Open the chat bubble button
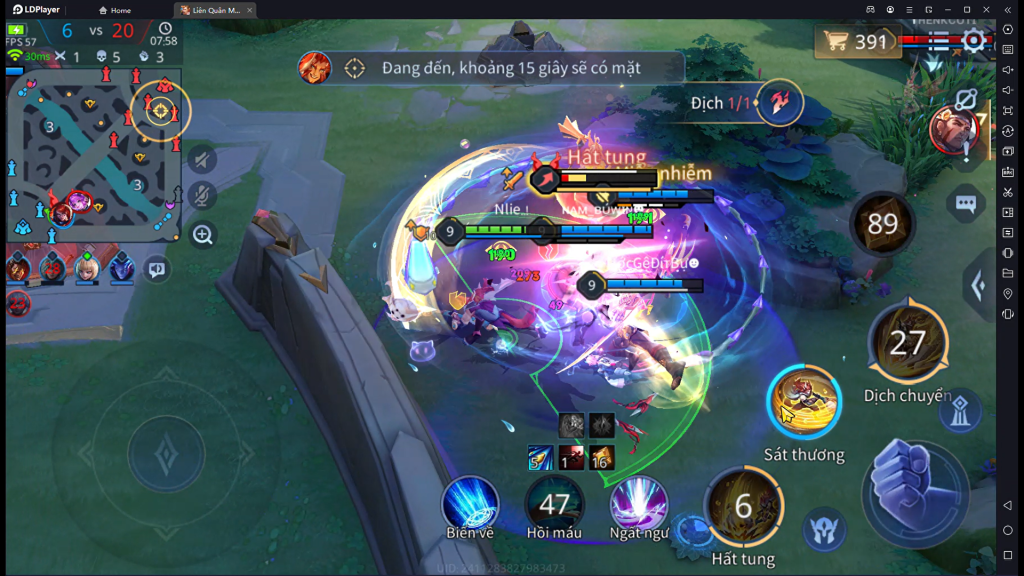The image size is (1024, 576). coord(965,204)
